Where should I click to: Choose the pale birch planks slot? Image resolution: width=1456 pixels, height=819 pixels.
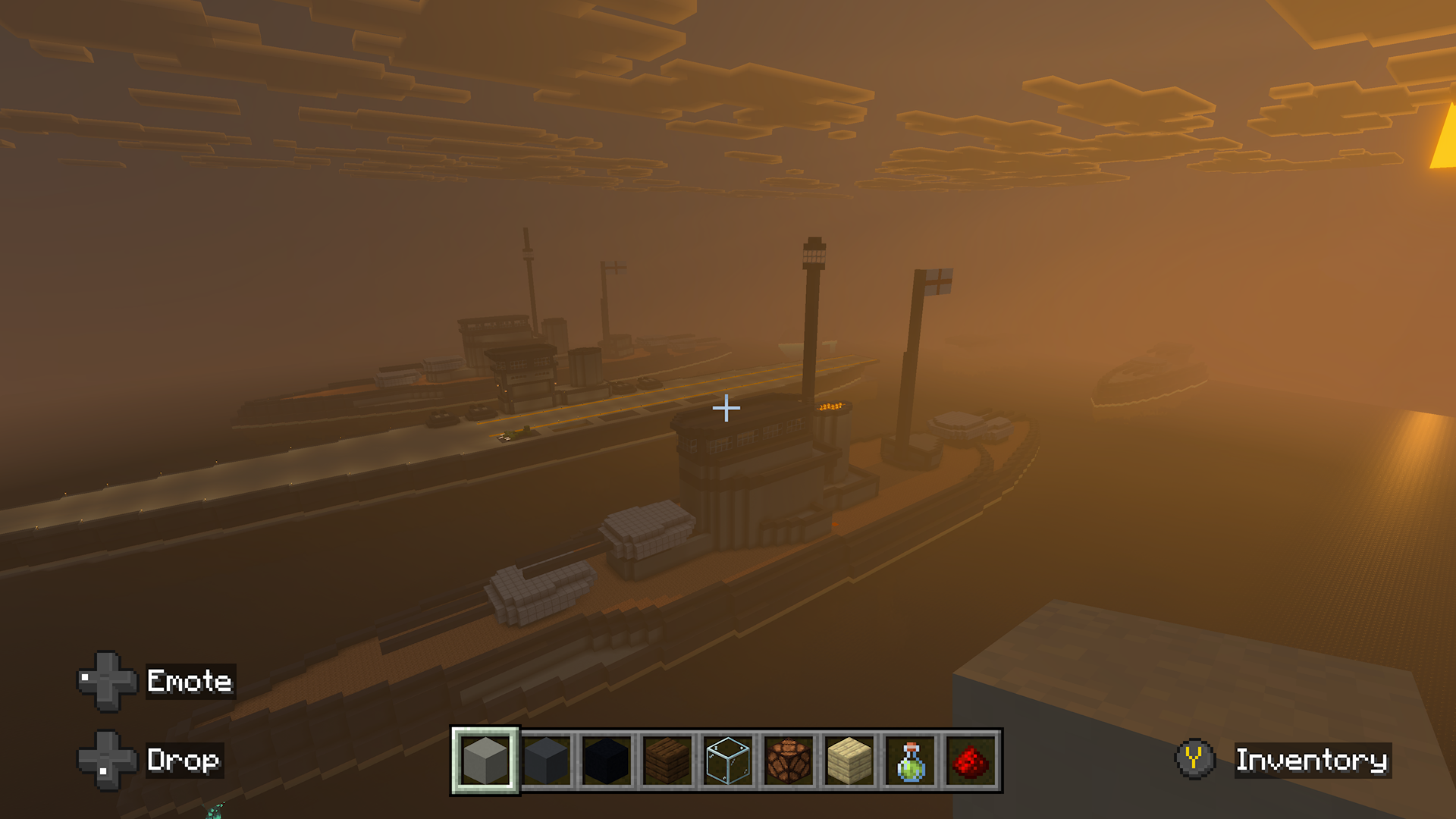click(x=849, y=761)
